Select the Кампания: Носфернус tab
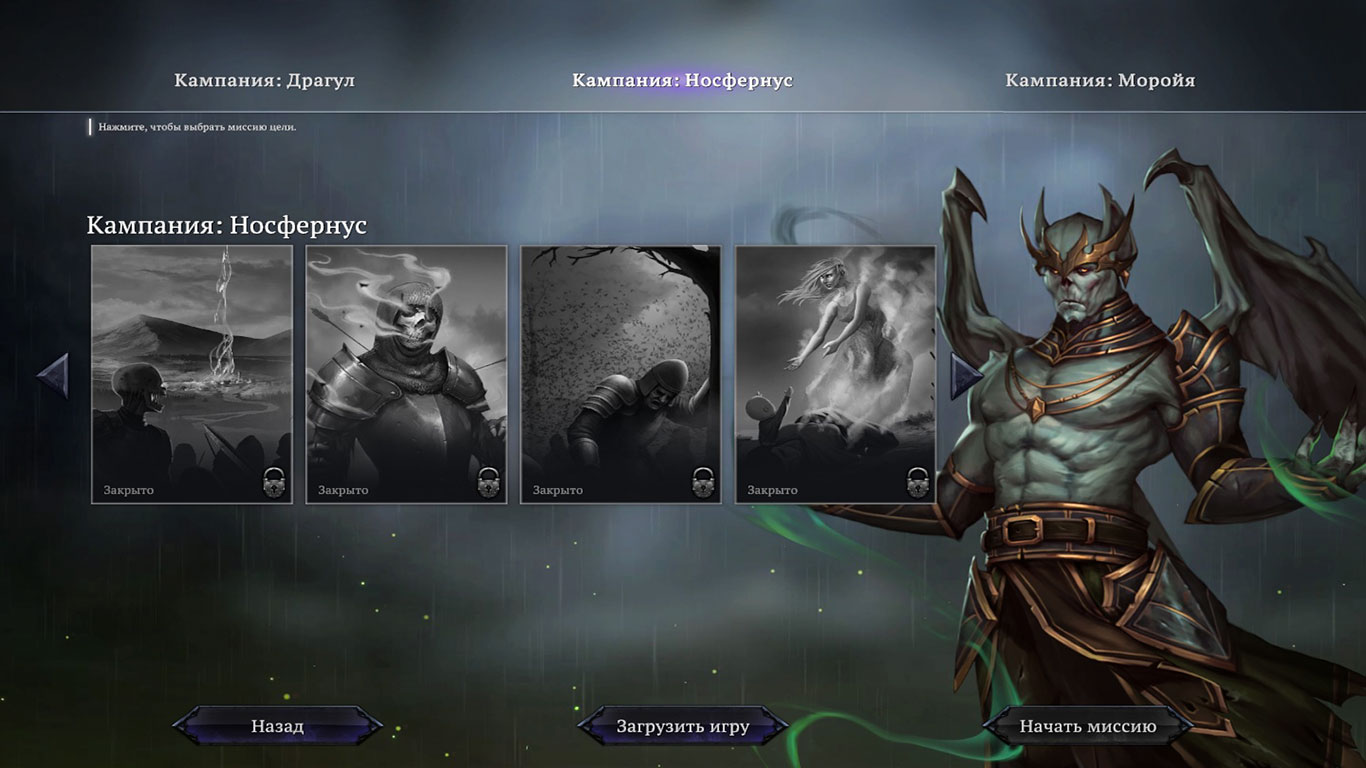This screenshot has height=768, width=1366. click(x=682, y=80)
